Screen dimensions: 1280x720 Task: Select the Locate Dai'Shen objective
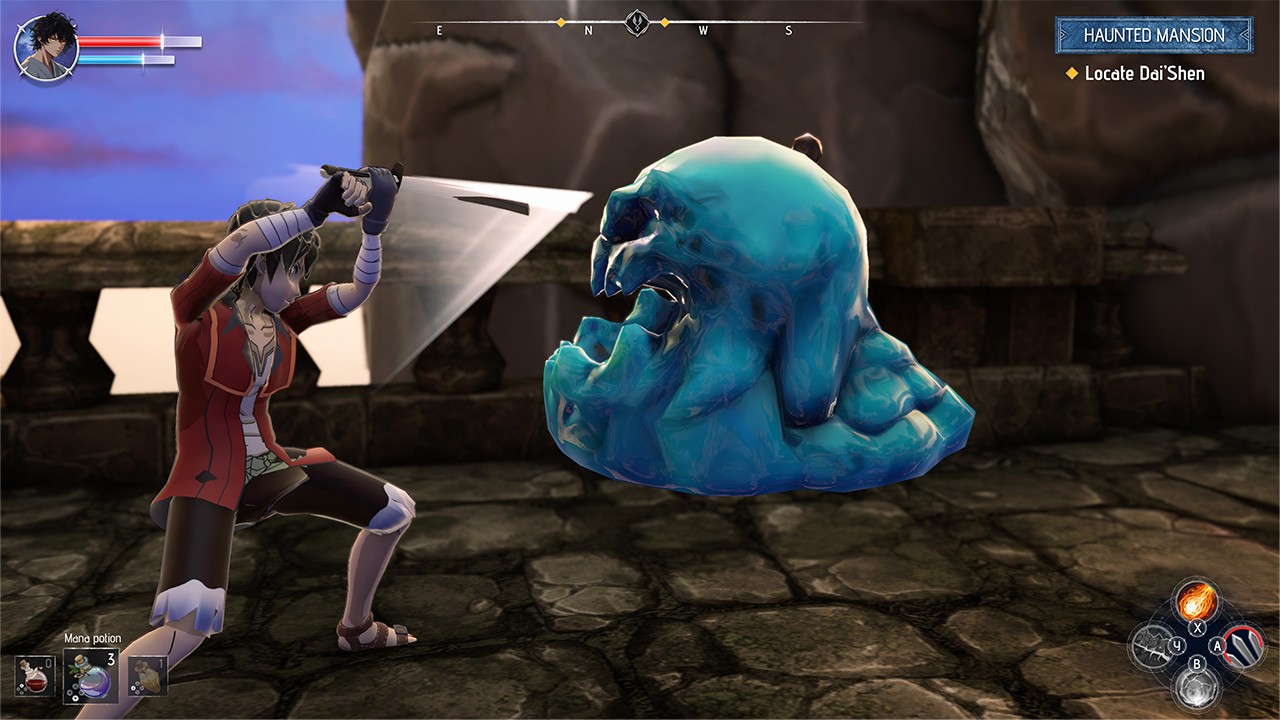1144,73
